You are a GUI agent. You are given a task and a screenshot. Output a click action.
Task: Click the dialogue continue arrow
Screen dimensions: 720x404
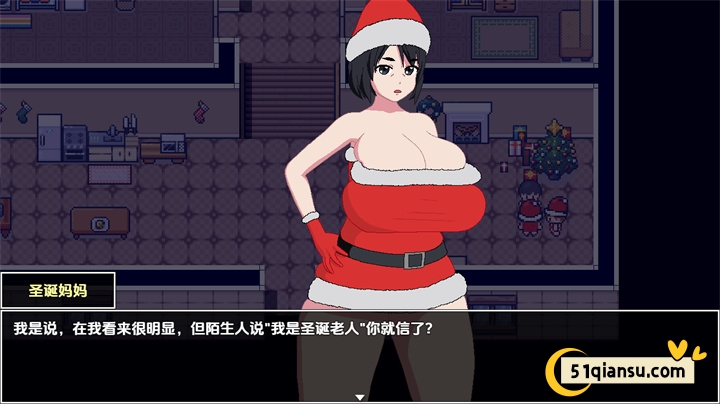pos(359,397)
